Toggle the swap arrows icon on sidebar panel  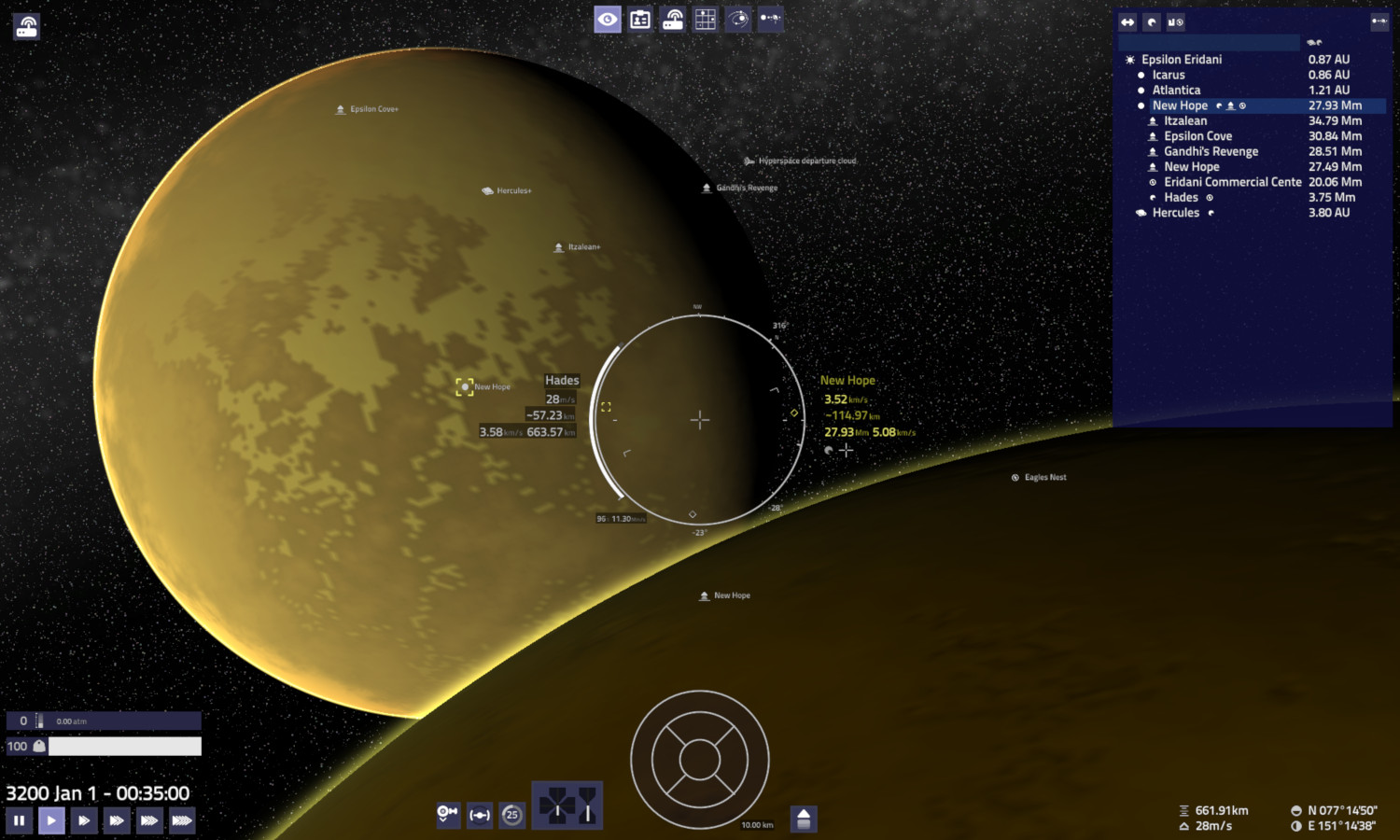coord(1127,21)
